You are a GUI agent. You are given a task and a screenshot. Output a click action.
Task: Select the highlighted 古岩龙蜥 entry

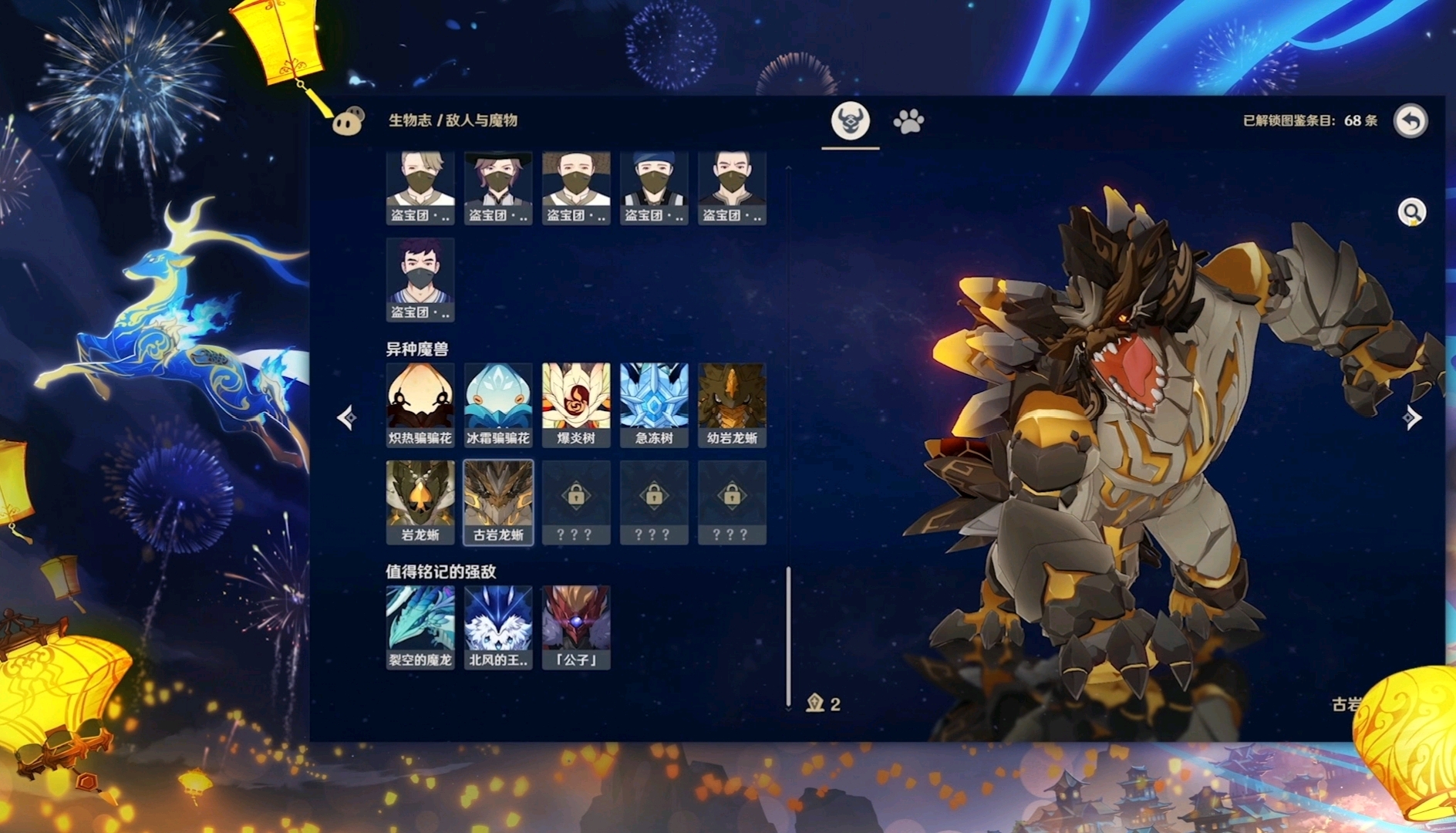(x=498, y=502)
